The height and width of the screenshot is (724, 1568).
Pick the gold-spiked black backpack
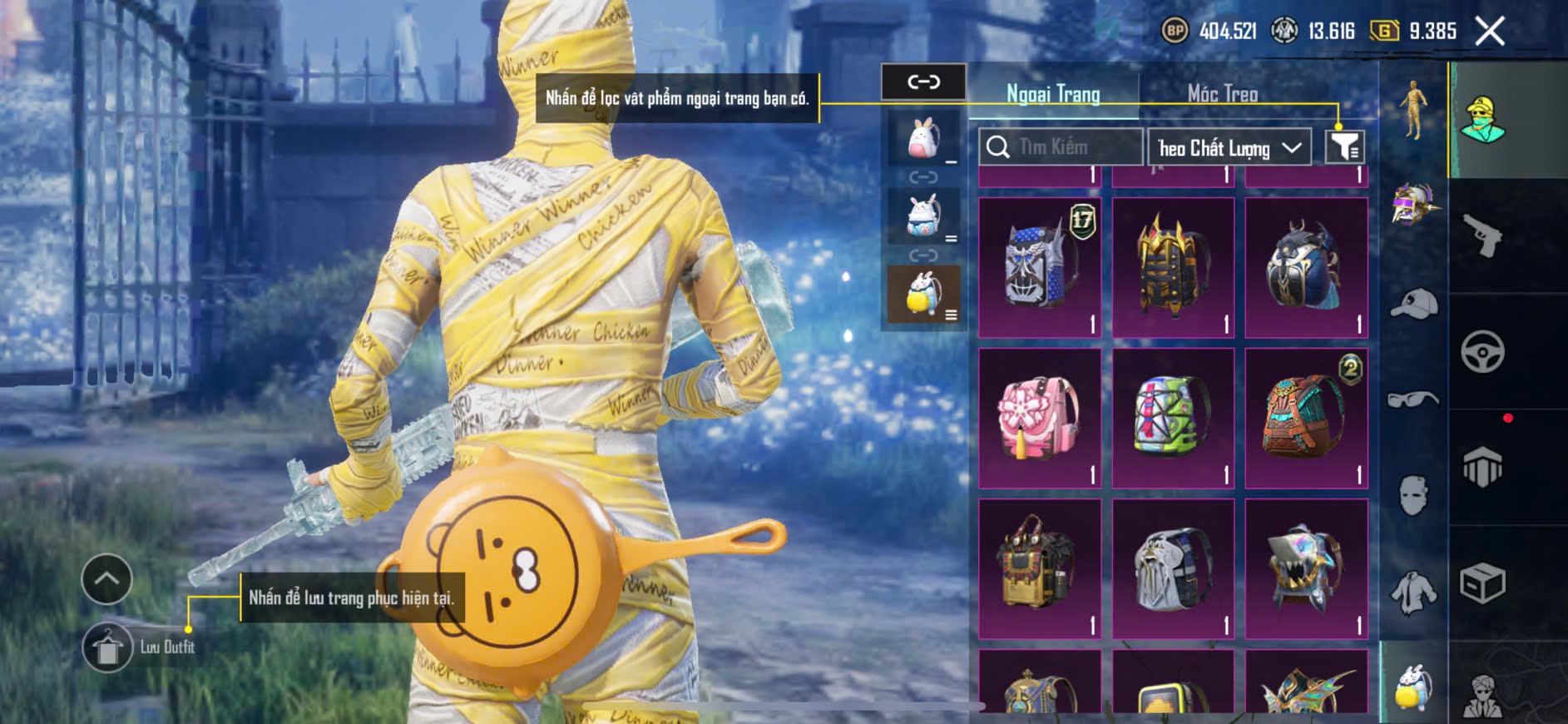point(1173,267)
